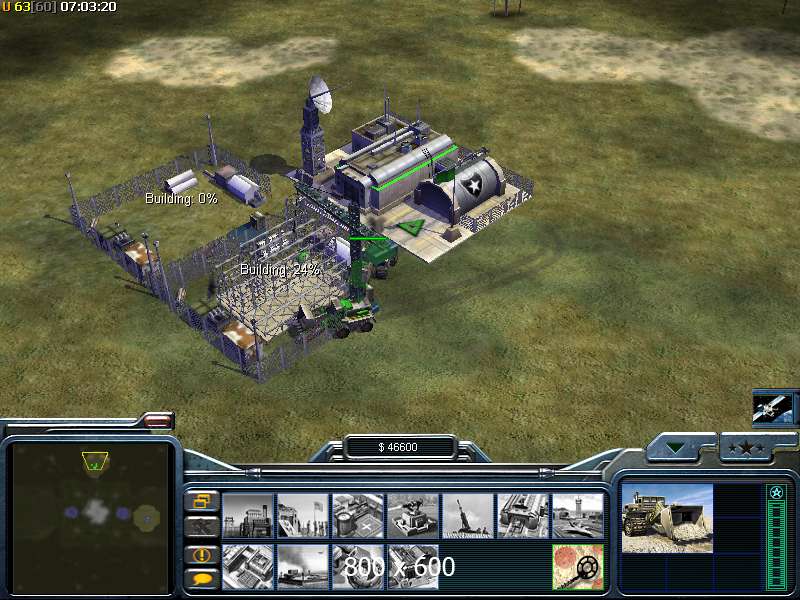This screenshot has width=800, height=600.
Task: Select the artillery Fire Base build icon
Action: click(x=467, y=516)
